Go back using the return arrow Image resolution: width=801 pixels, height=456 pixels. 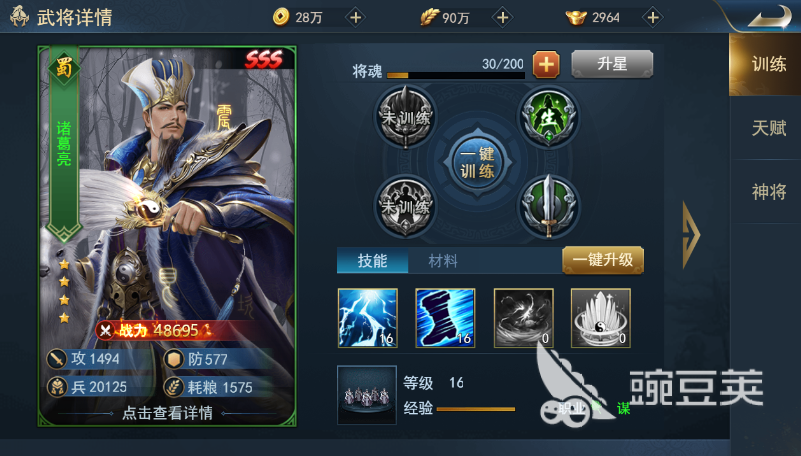(x=768, y=17)
